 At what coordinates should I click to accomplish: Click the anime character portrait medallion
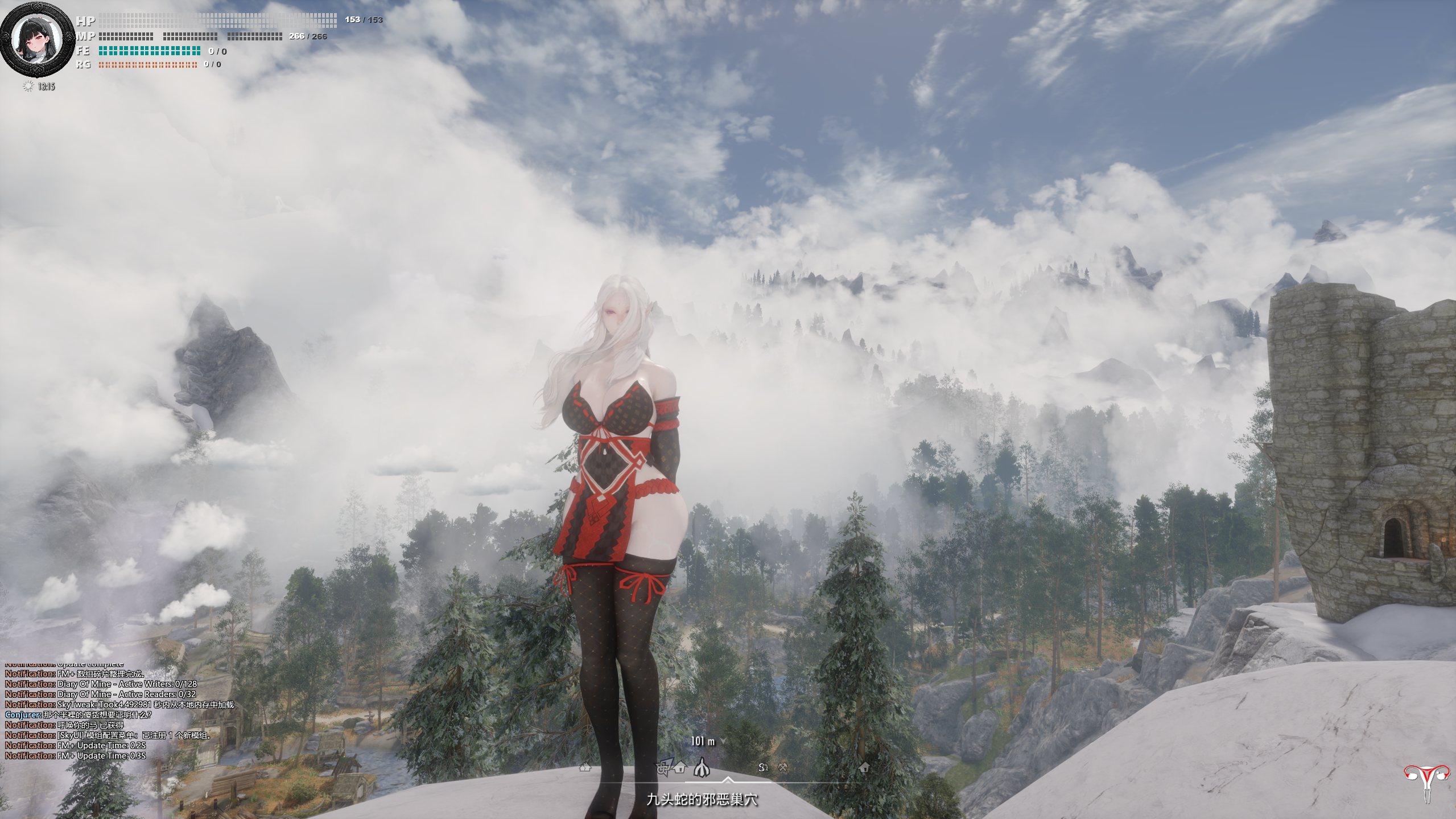click(37, 39)
